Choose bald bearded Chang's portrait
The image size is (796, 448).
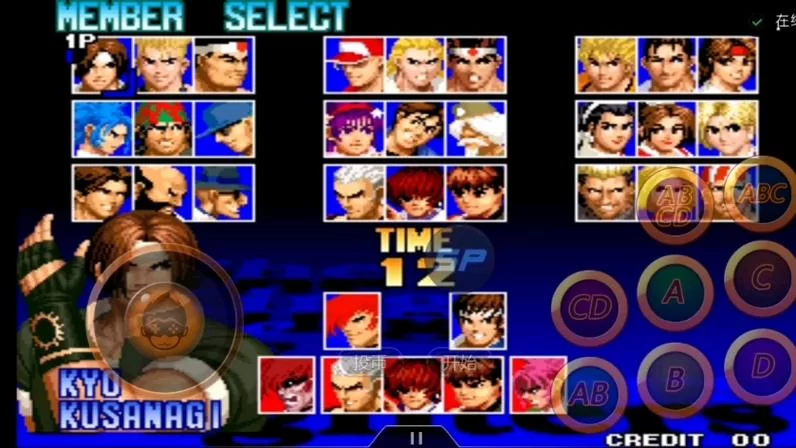click(163, 193)
